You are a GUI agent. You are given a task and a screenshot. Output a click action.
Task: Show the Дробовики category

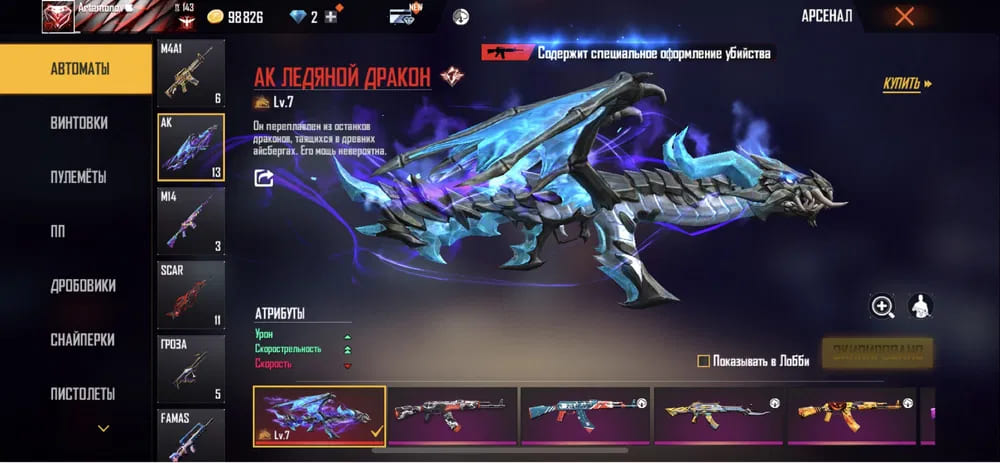point(78,285)
